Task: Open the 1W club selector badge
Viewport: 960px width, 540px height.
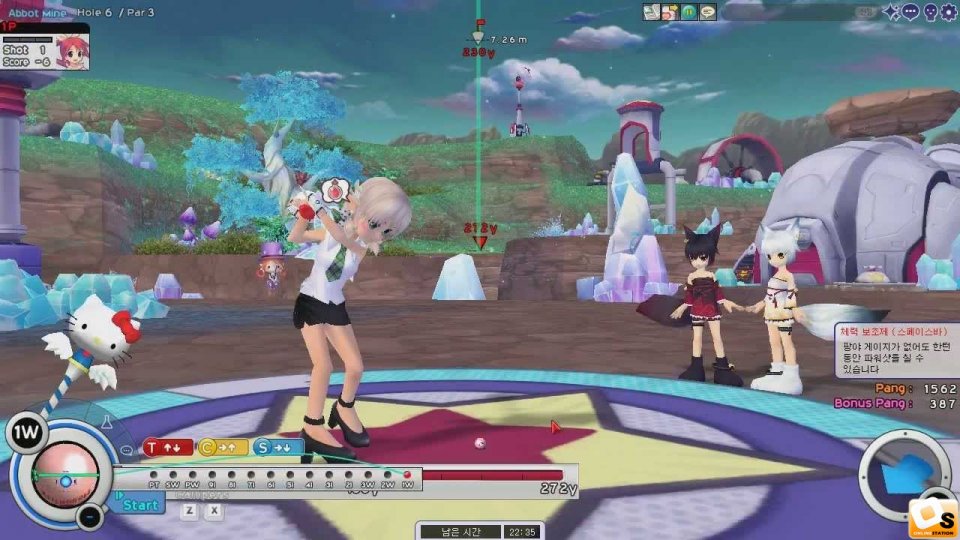Action: point(27,434)
